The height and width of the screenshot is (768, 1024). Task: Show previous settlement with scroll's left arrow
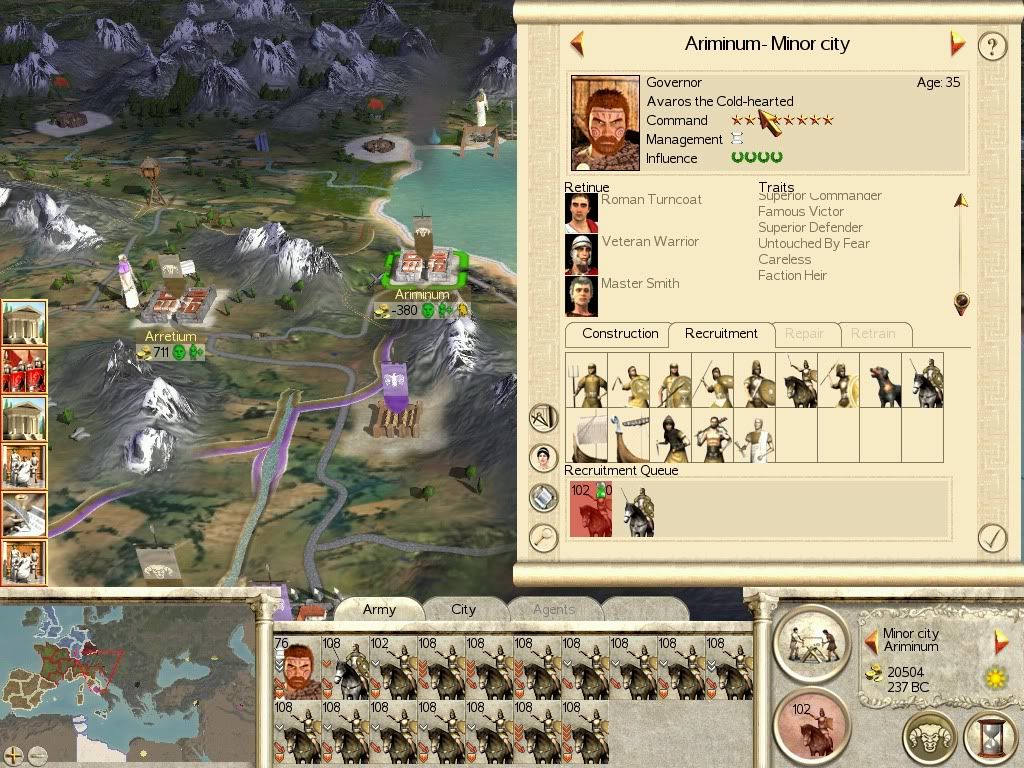[577, 44]
